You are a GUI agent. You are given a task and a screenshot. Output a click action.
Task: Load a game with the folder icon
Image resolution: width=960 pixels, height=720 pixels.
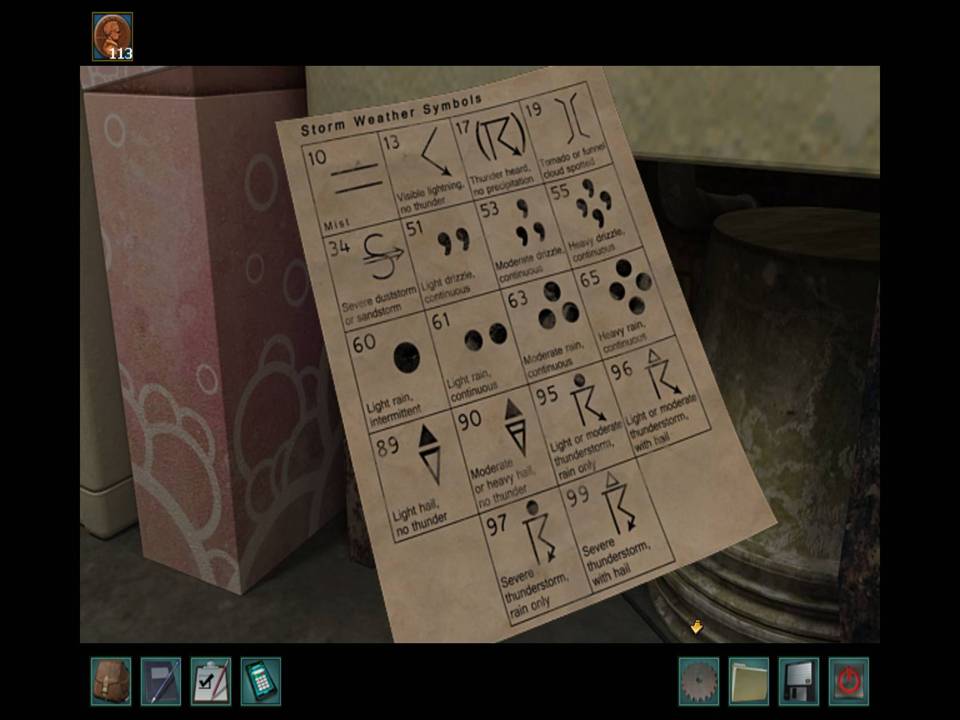click(749, 681)
